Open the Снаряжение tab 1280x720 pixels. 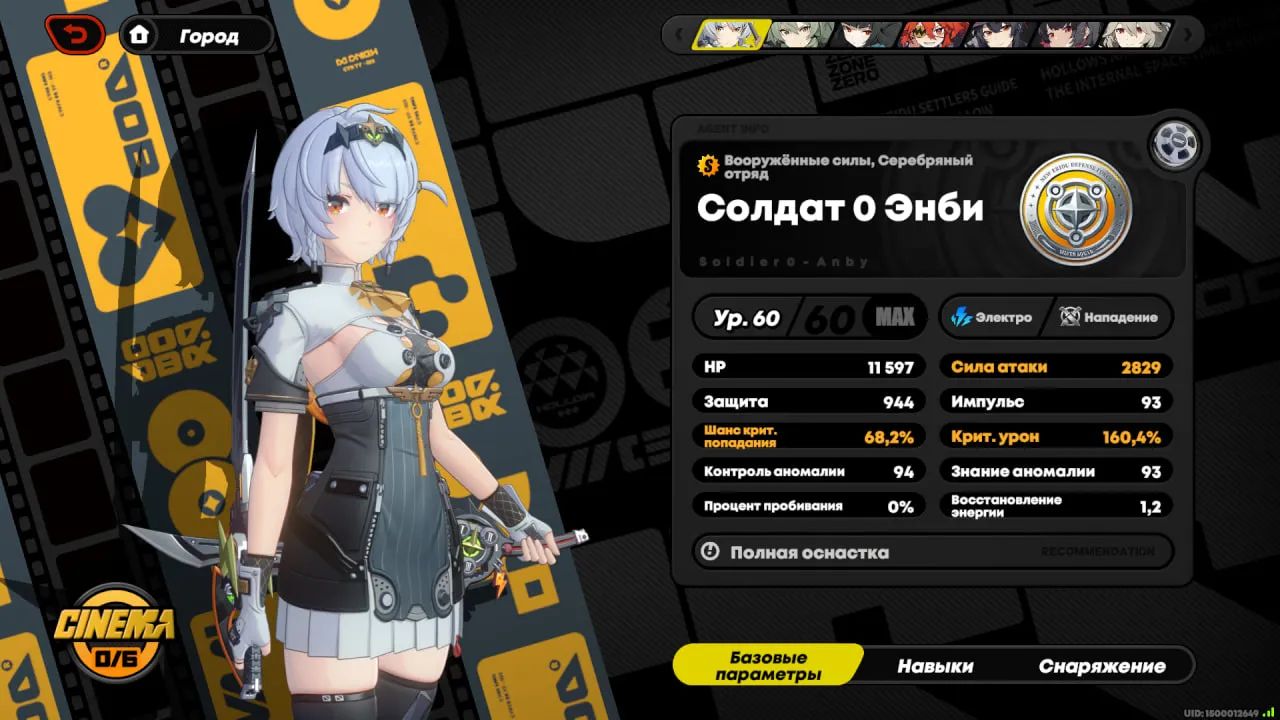click(1101, 666)
